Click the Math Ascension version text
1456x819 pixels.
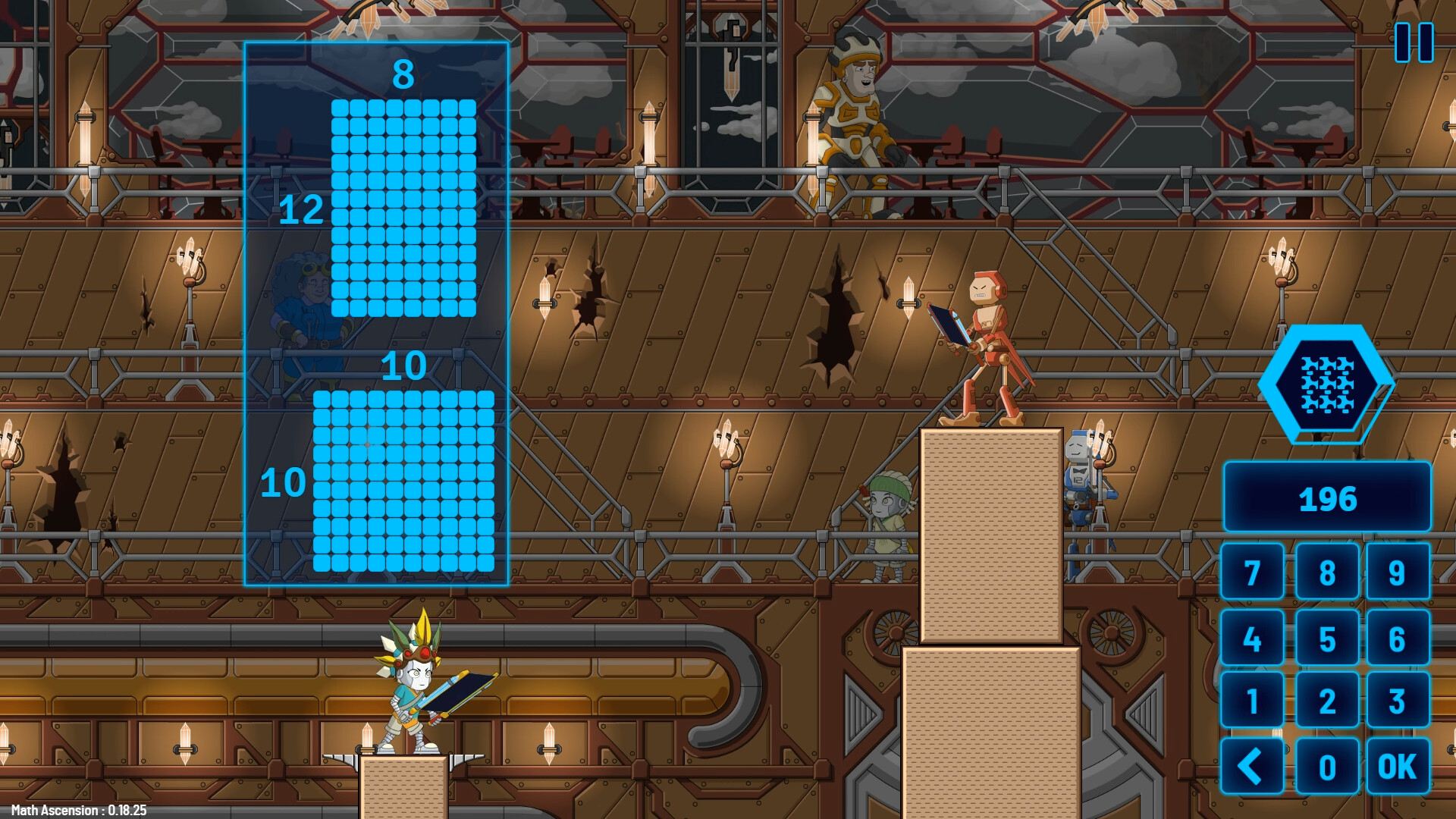tap(80, 809)
